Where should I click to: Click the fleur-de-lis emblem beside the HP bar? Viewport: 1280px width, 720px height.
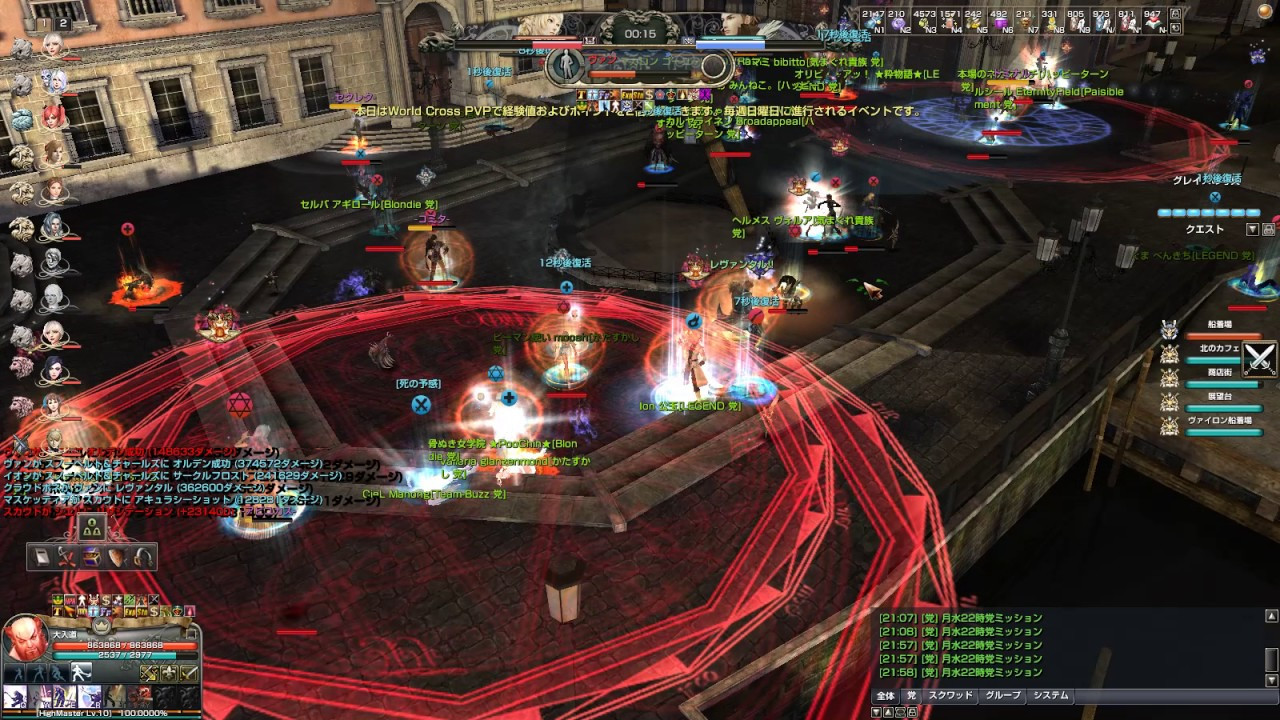point(169,673)
